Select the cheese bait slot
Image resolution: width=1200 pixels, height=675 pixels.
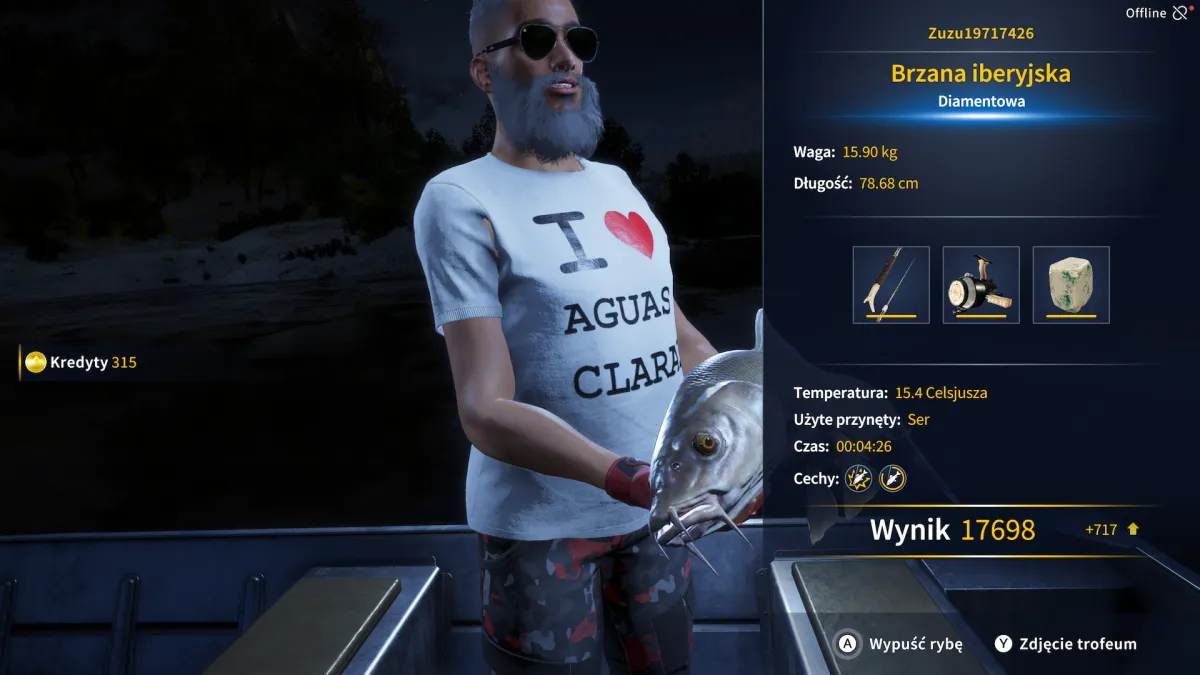(x=1071, y=285)
